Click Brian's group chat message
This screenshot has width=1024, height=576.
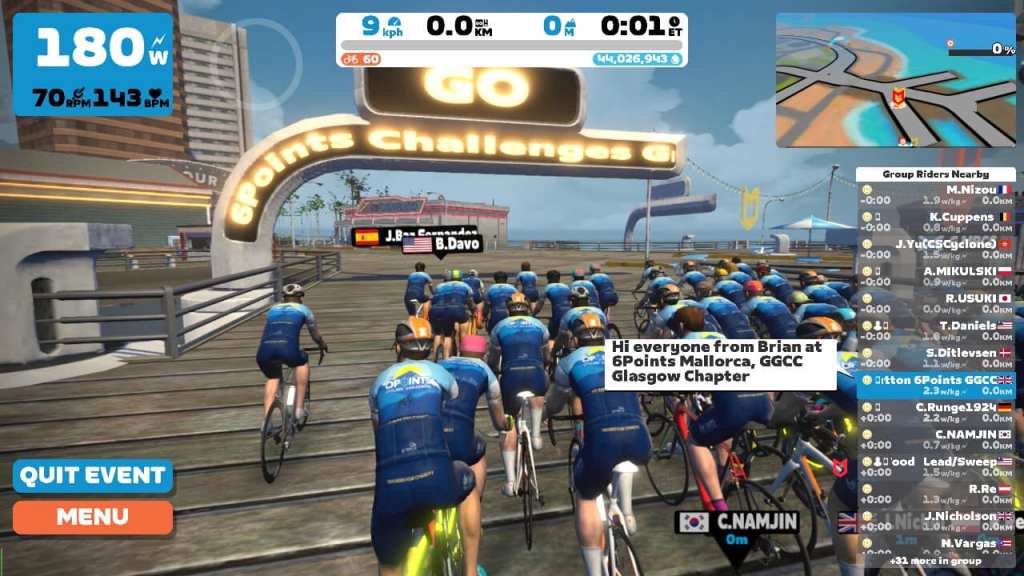(x=720, y=363)
